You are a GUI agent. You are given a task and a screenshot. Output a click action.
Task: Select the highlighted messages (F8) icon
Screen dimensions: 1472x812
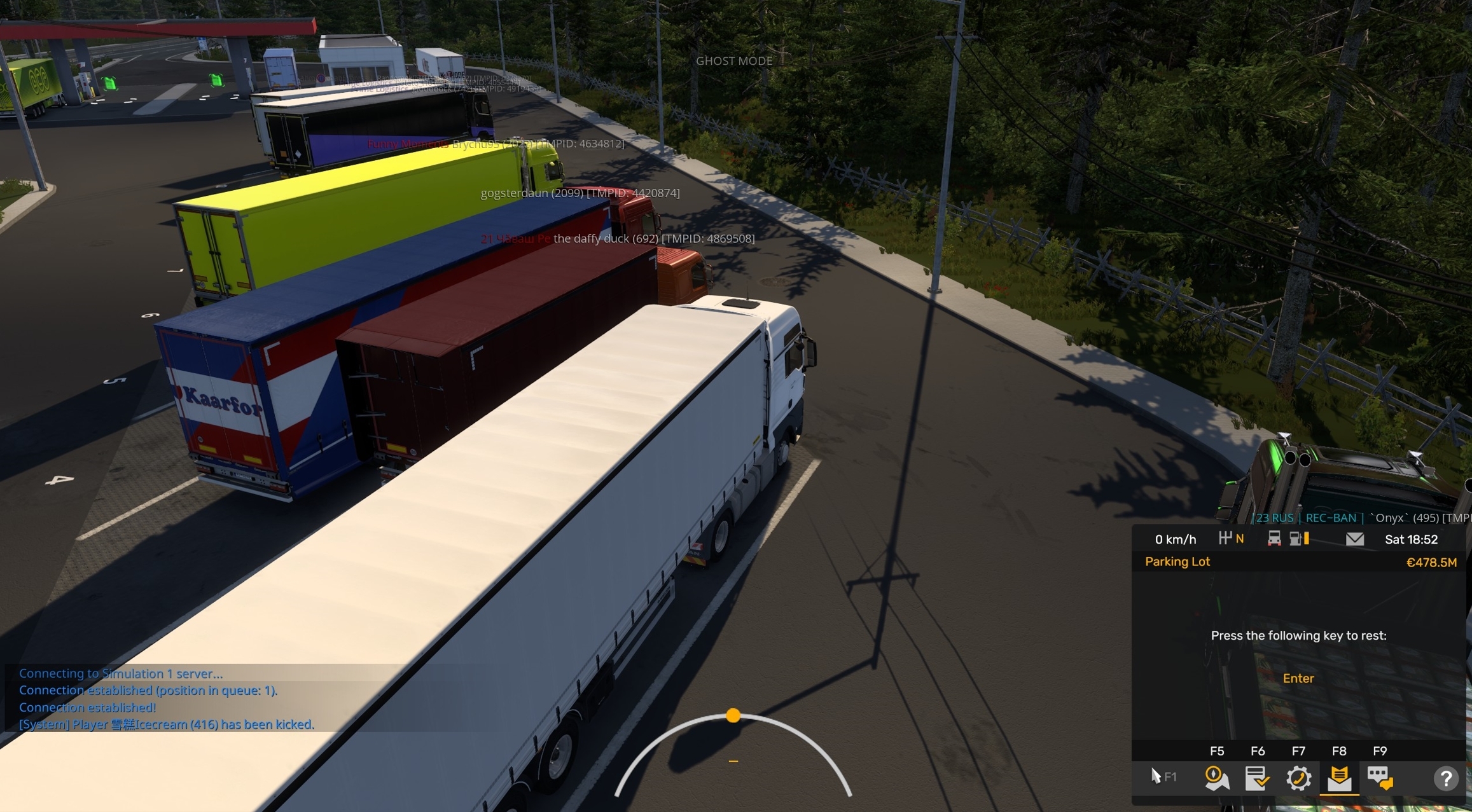[x=1340, y=778]
